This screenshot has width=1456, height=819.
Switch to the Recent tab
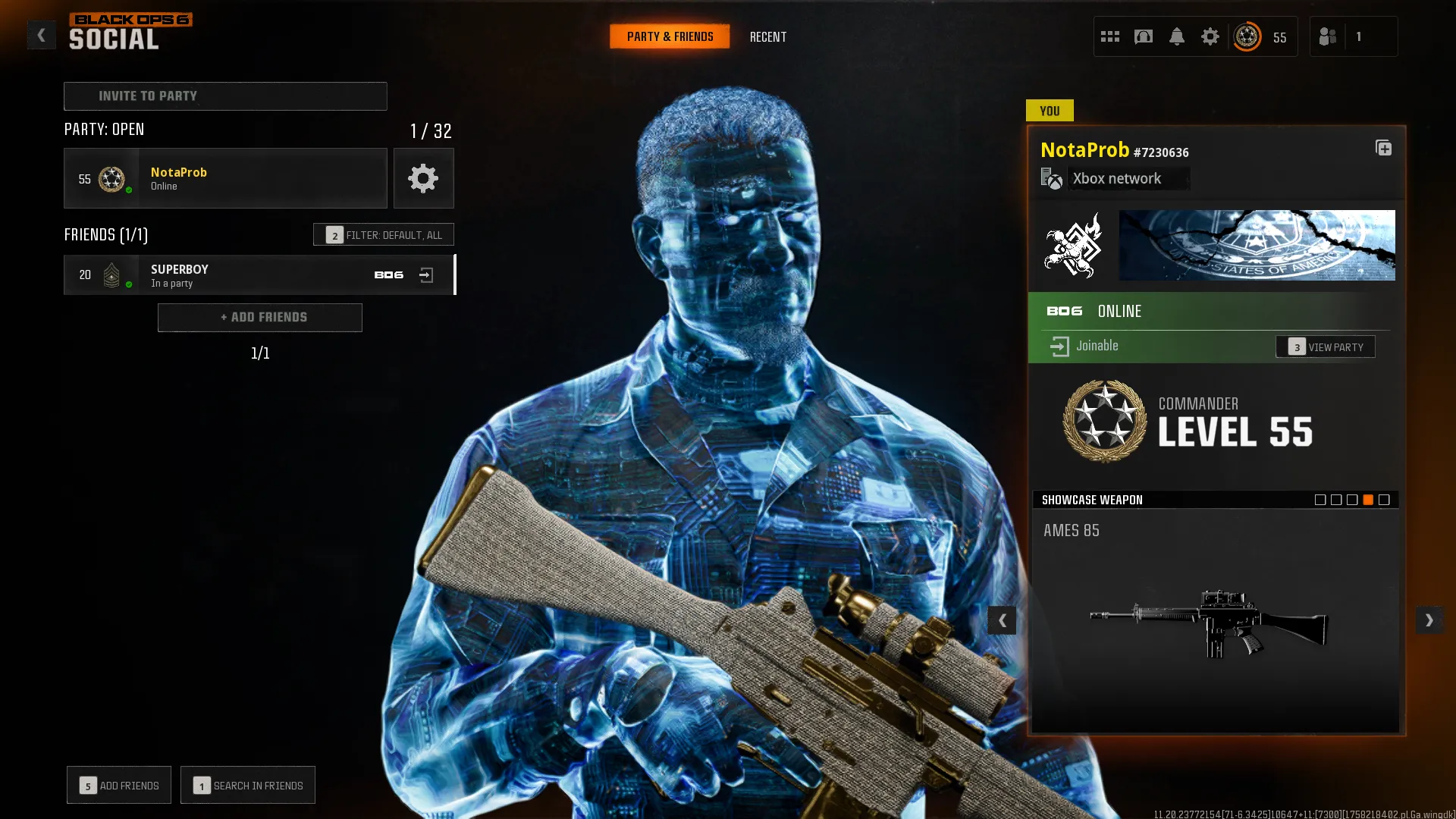(768, 36)
